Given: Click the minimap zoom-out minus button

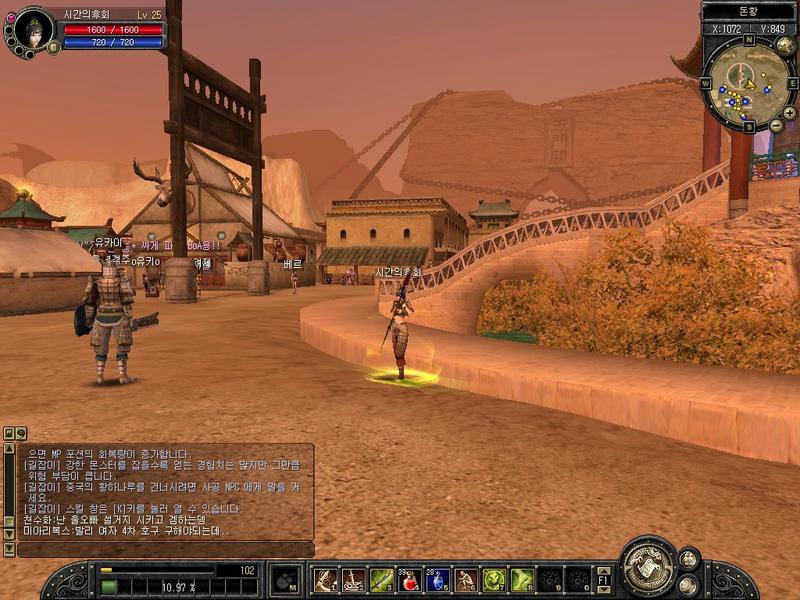Looking at the screenshot, I should (x=776, y=125).
